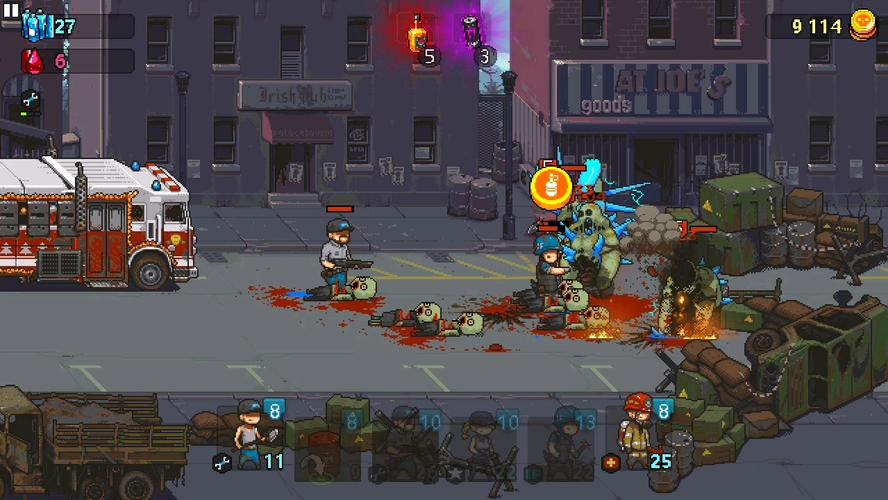888x500 pixels.
Task: Tap the orange grenade button
Action: click(x=549, y=187)
